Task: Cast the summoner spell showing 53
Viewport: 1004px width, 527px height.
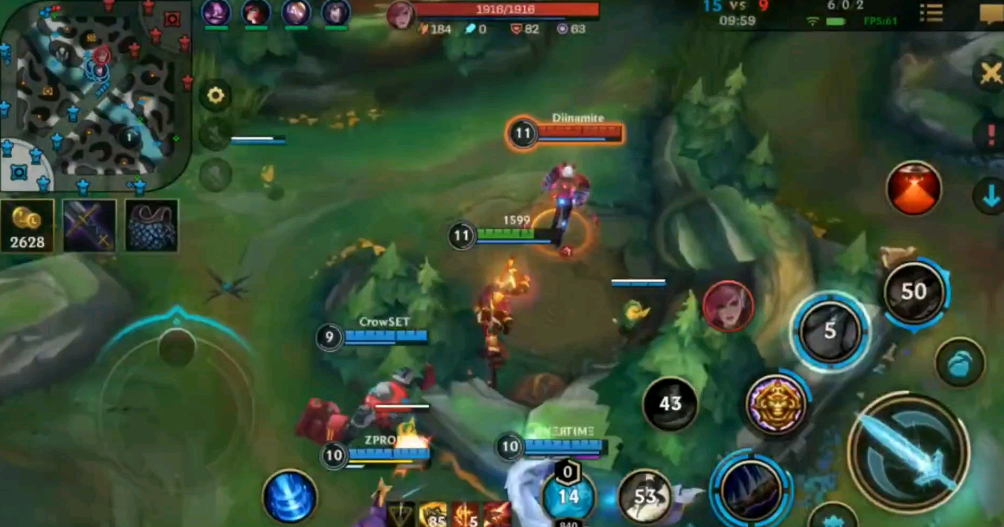Action: click(645, 497)
